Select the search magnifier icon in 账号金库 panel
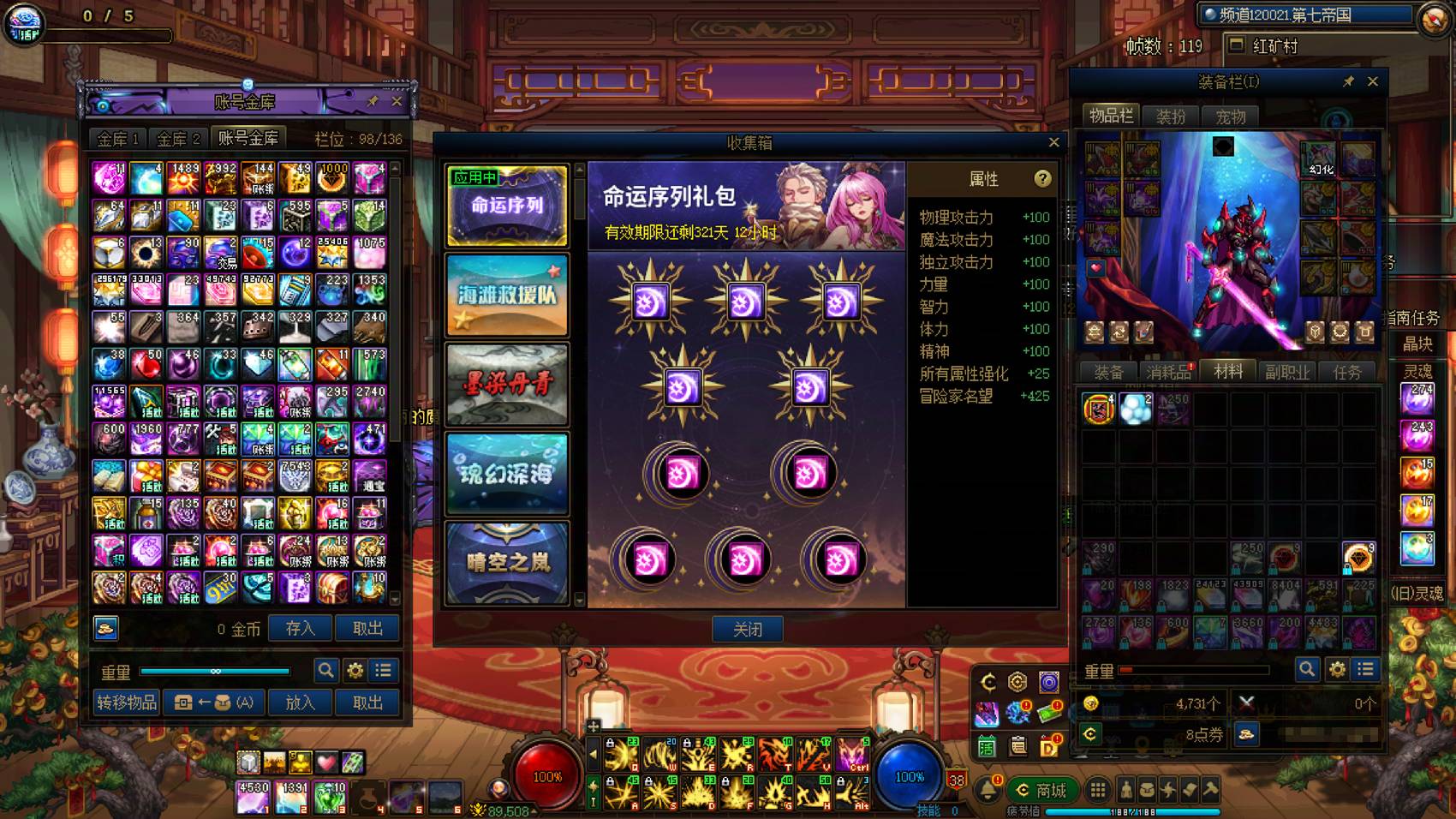The height and width of the screenshot is (819, 1456). 325,671
